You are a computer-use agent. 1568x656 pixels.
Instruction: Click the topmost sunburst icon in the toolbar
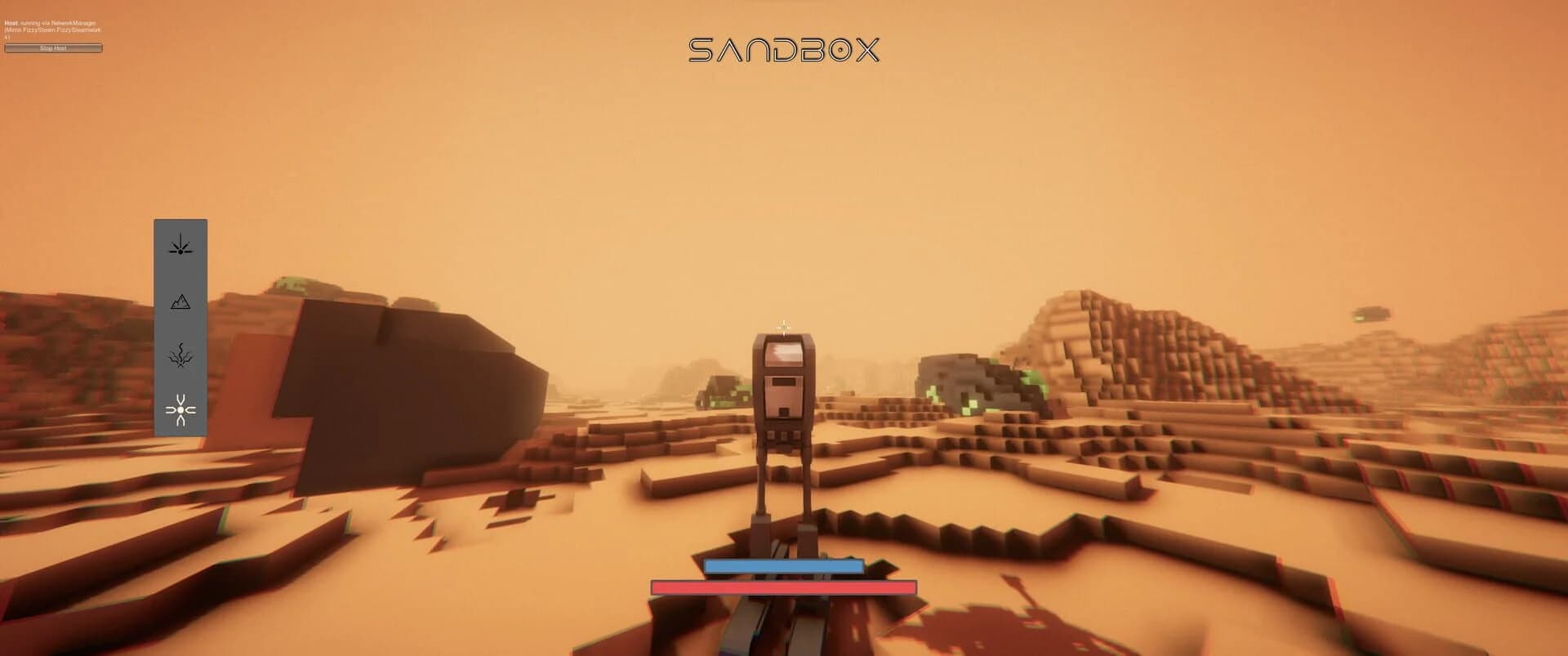tap(181, 248)
